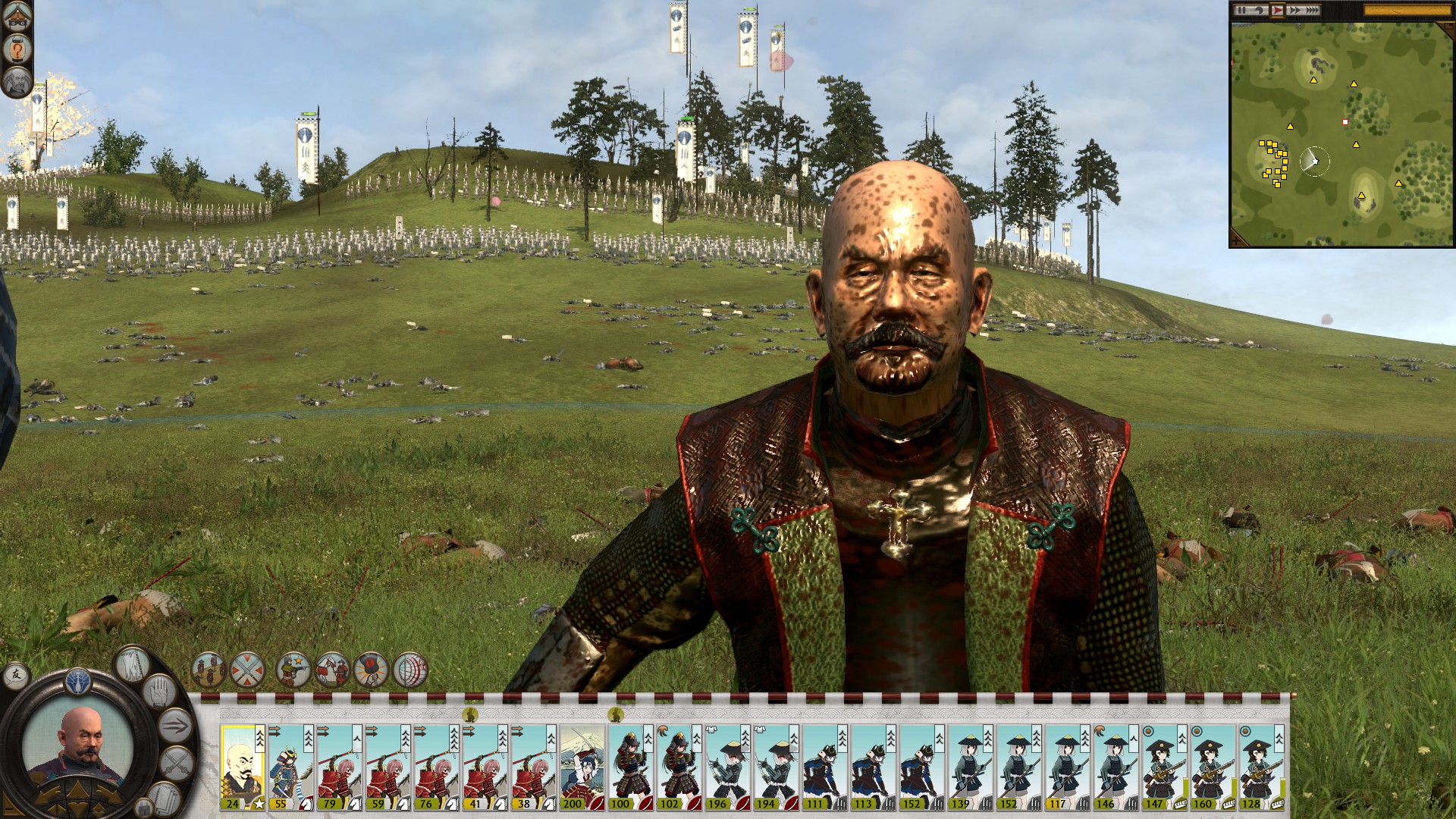Image resolution: width=1456 pixels, height=819 pixels.
Task: Use the pointing general inspire ability
Action: [293, 670]
